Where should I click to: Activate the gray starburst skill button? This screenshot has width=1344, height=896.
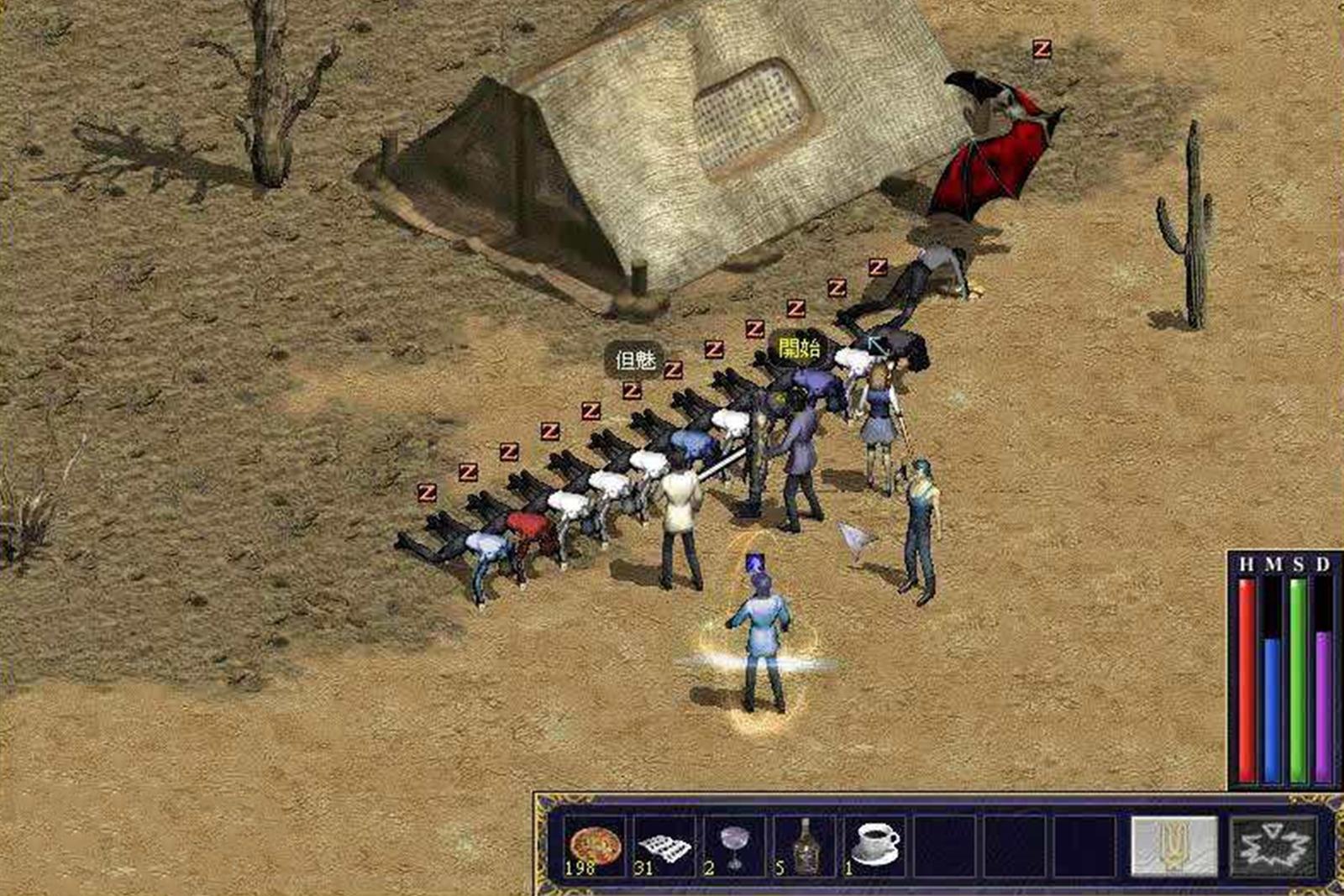1273,846
